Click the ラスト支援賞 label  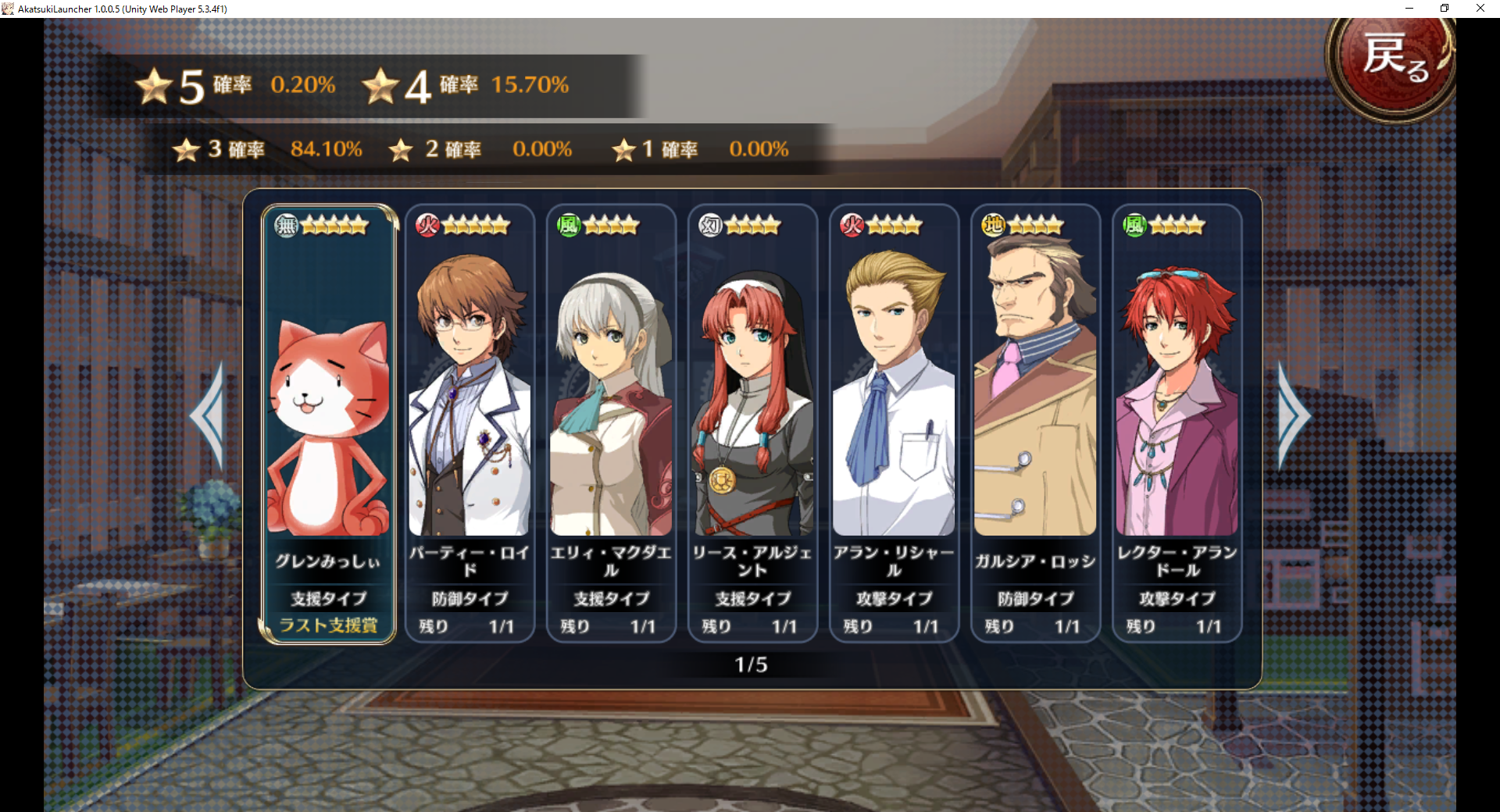point(328,625)
